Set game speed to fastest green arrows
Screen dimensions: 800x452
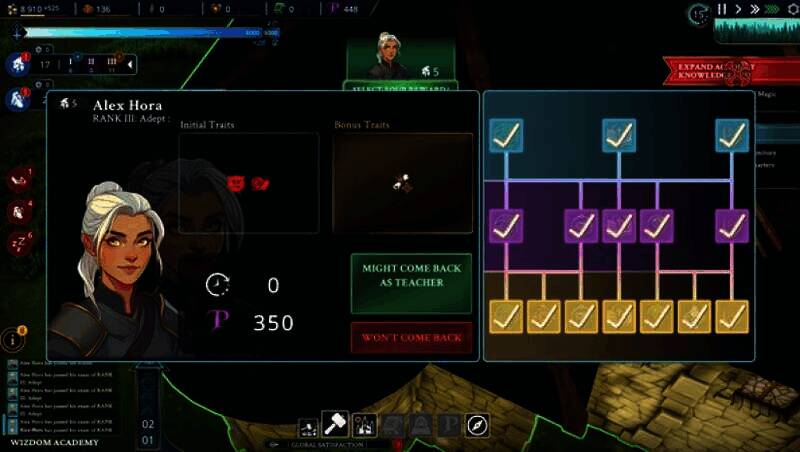(x=772, y=10)
